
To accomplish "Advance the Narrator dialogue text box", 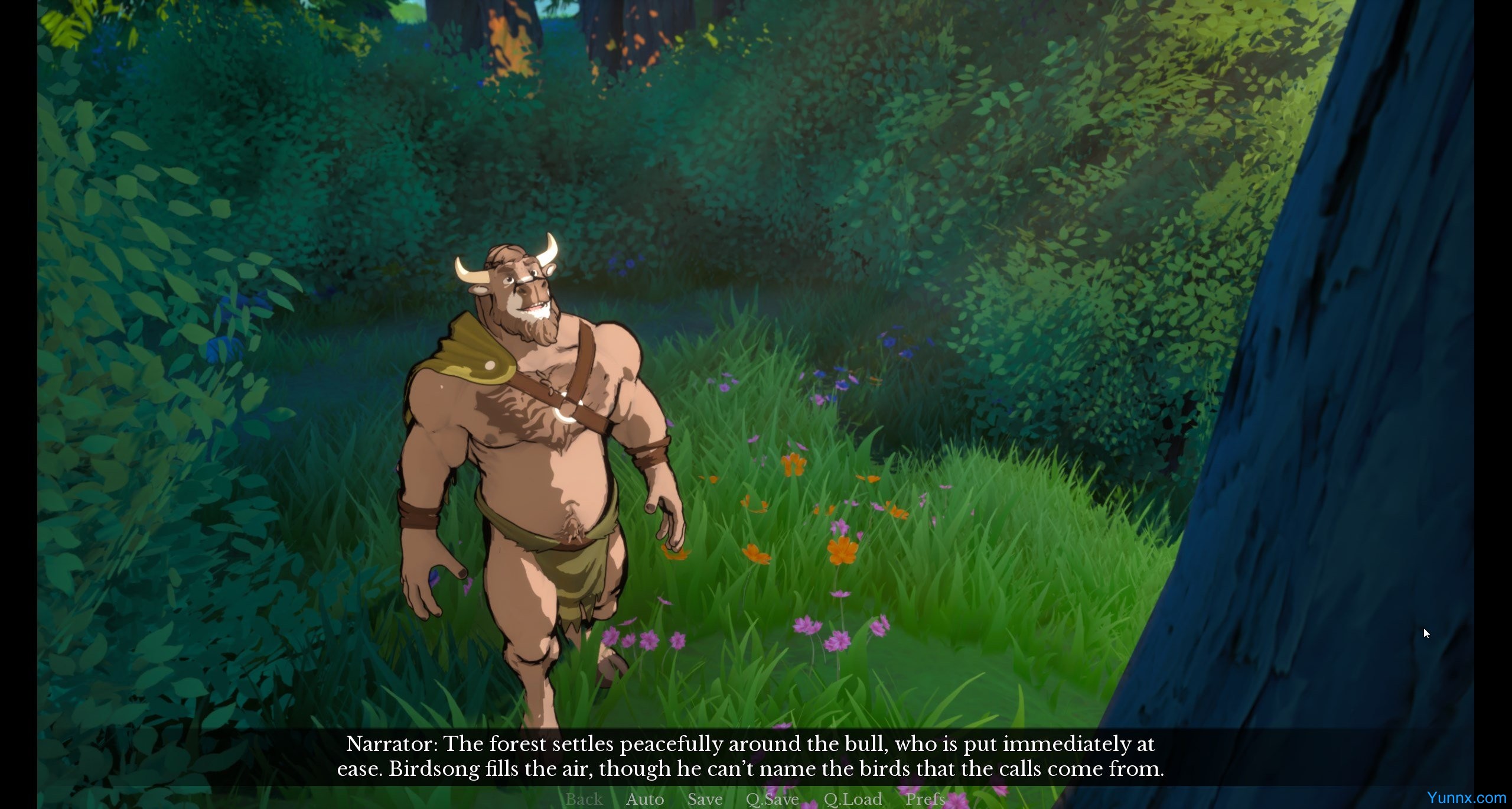I will [x=750, y=756].
